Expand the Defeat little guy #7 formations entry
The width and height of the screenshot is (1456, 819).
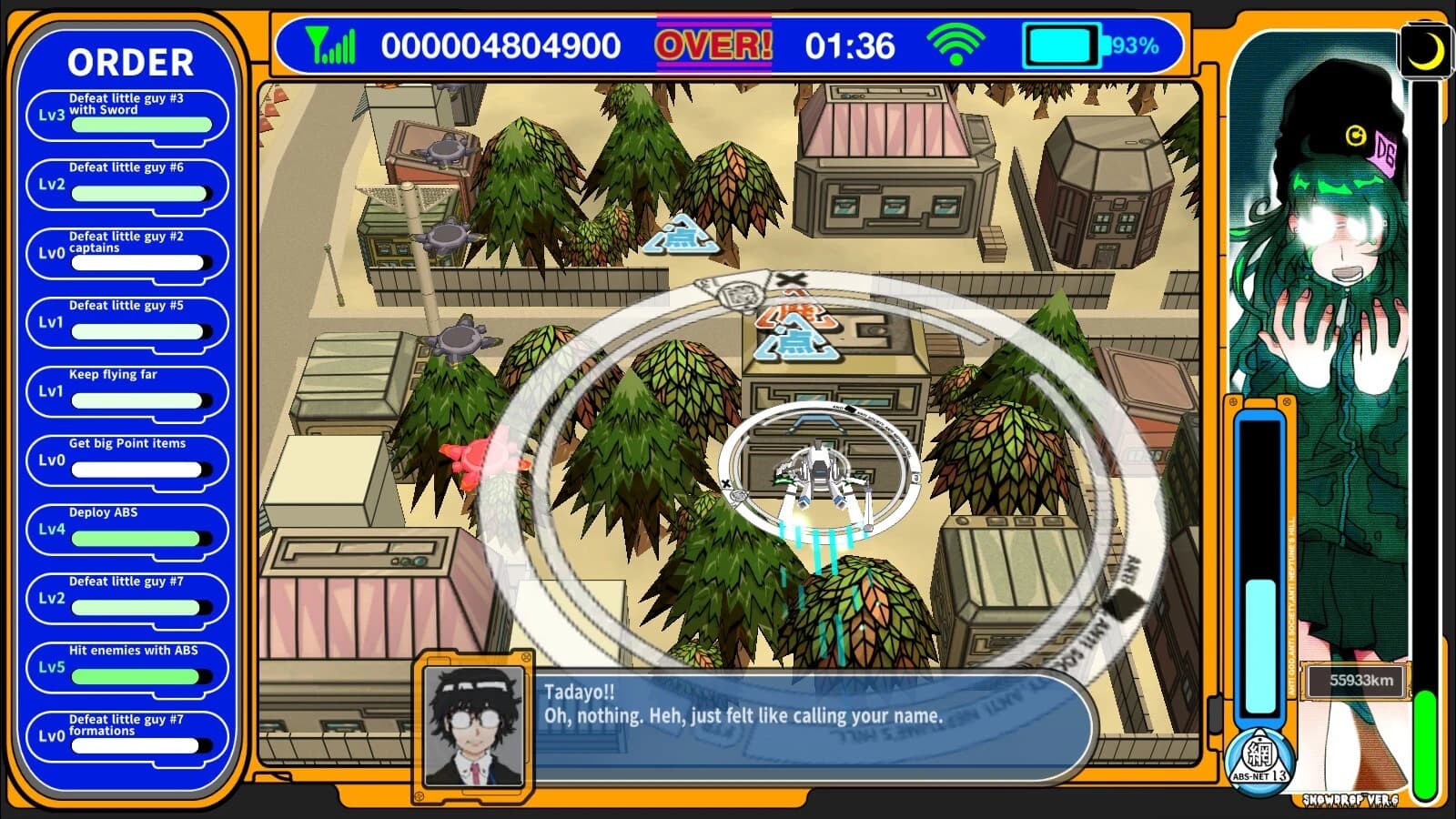pos(127,731)
